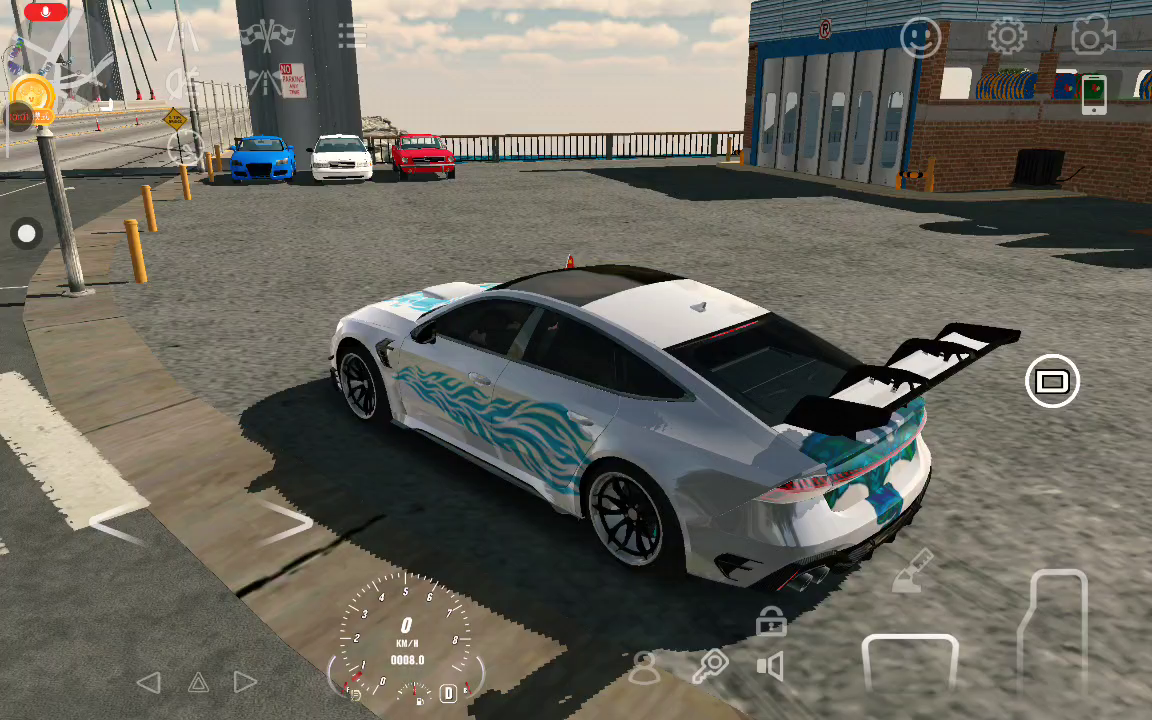Screen dimensions: 1152x720
Task: Toggle the hazard warning lights triangle
Action: tap(198, 682)
